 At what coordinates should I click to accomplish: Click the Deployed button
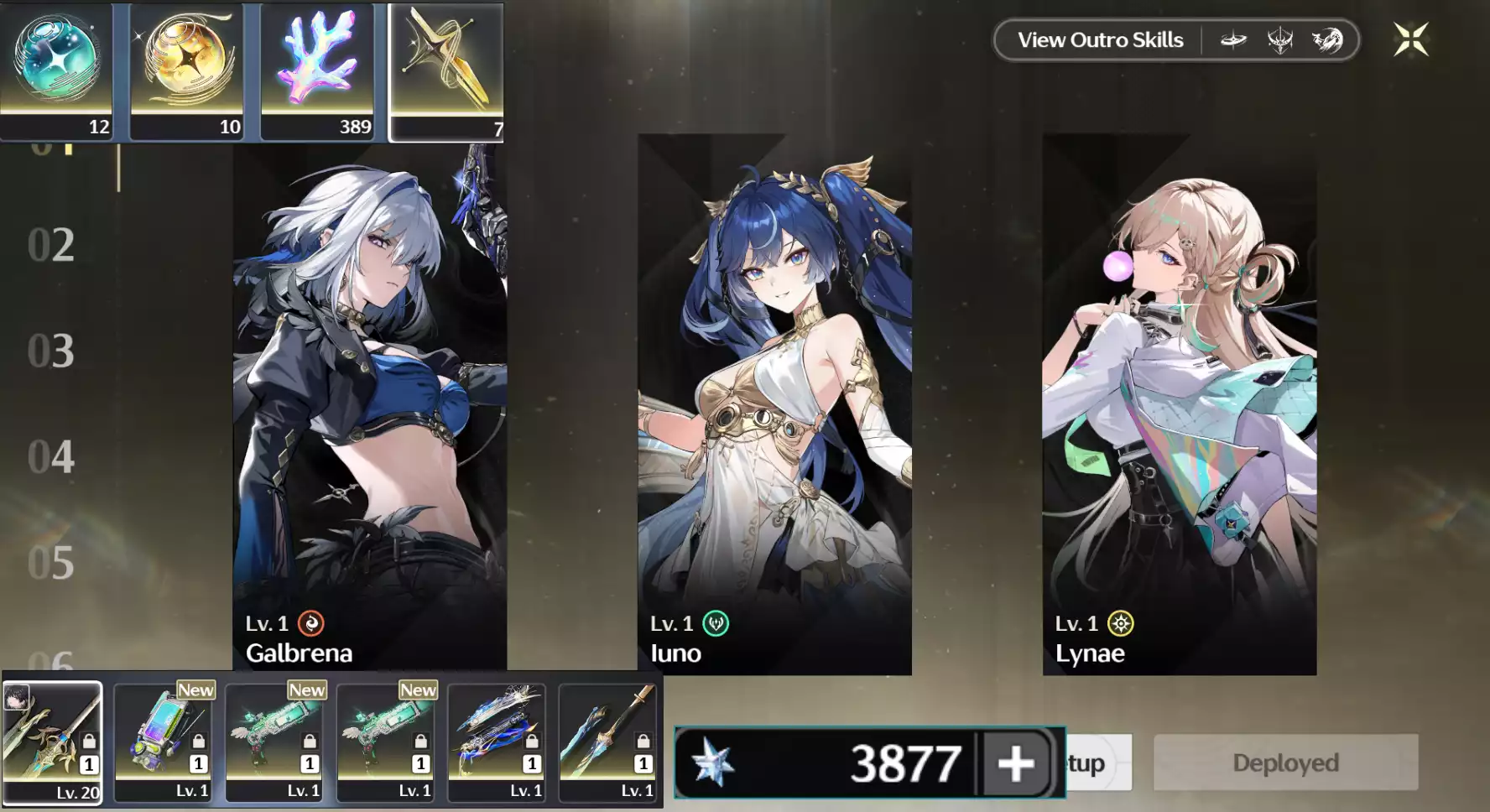click(1284, 762)
